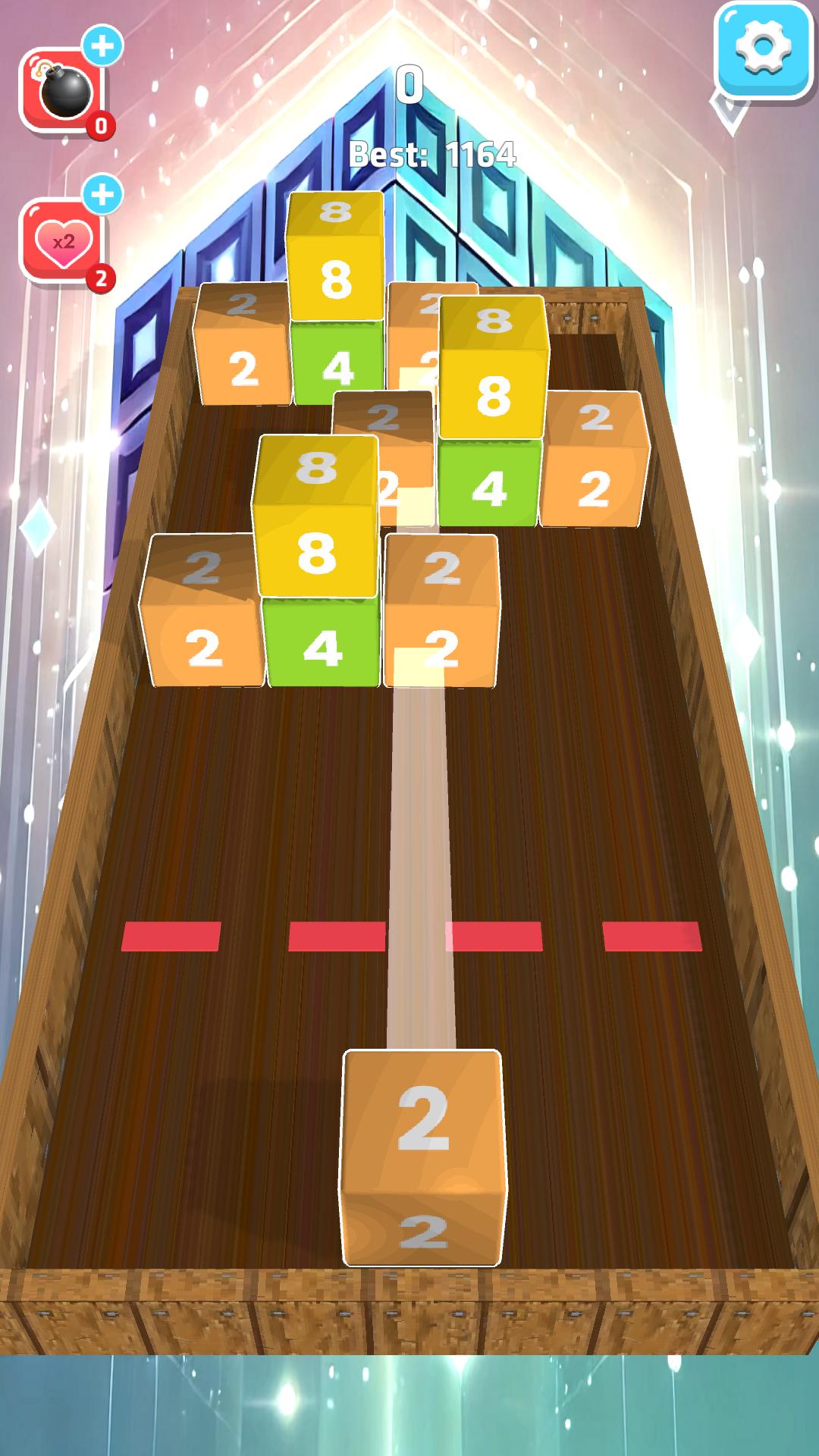Add more x2 hearts with the plus badge
Viewport: 819px width, 1456px height.
coord(102,195)
